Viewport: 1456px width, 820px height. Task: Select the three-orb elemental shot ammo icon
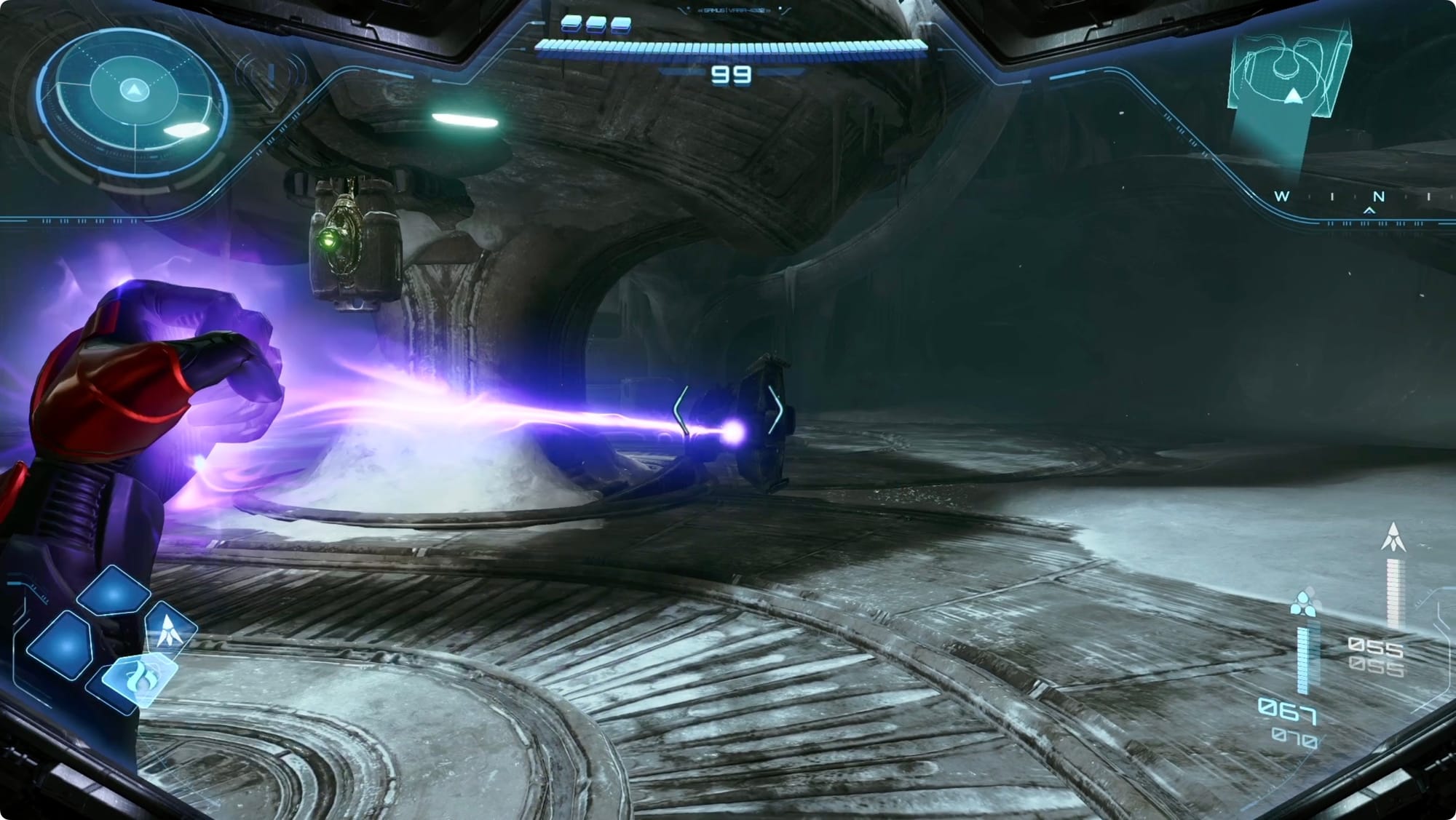point(1303,605)
